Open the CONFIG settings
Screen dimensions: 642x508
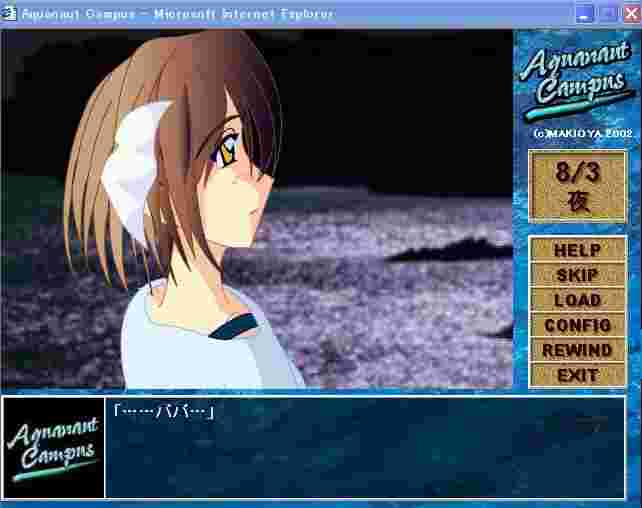pos(577,325)
